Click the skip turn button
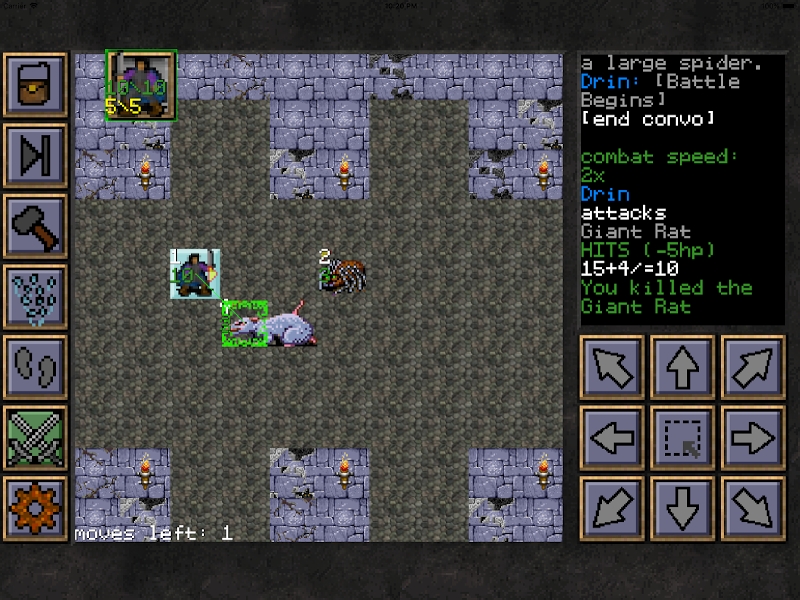Viewport: 800px width, 600px height. click(x=35, y=155)
